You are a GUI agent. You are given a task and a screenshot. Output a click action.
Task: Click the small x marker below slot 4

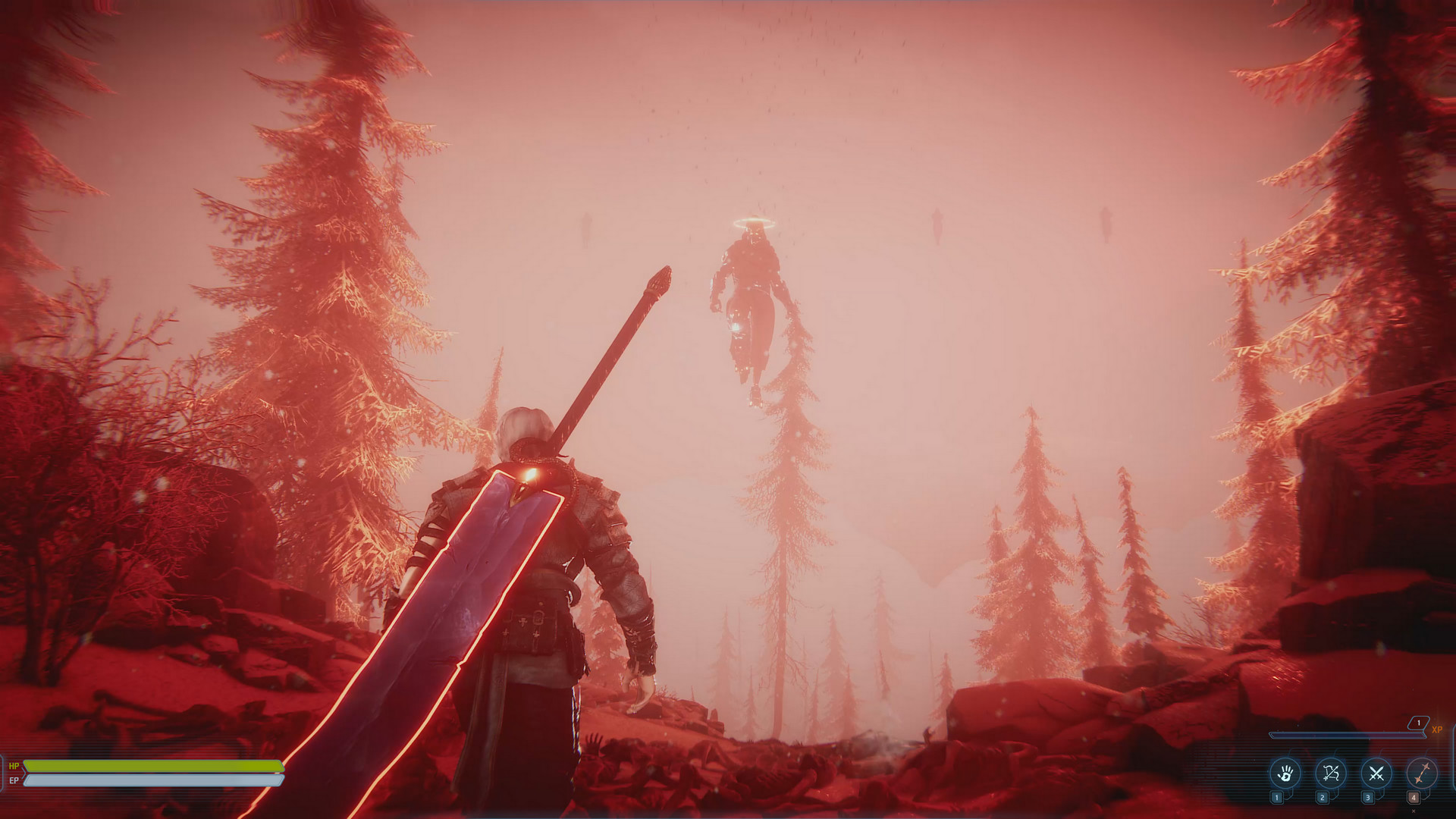pos(1414,811)
